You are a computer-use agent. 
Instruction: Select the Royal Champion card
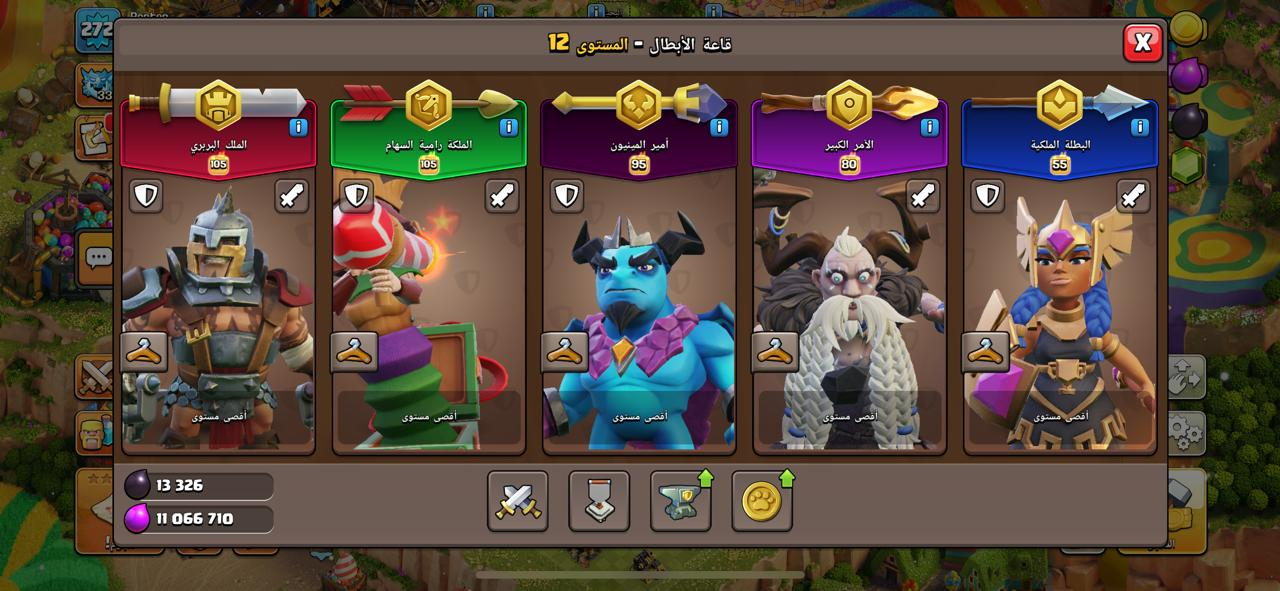pyautogui.click(x=1060, y=310)
